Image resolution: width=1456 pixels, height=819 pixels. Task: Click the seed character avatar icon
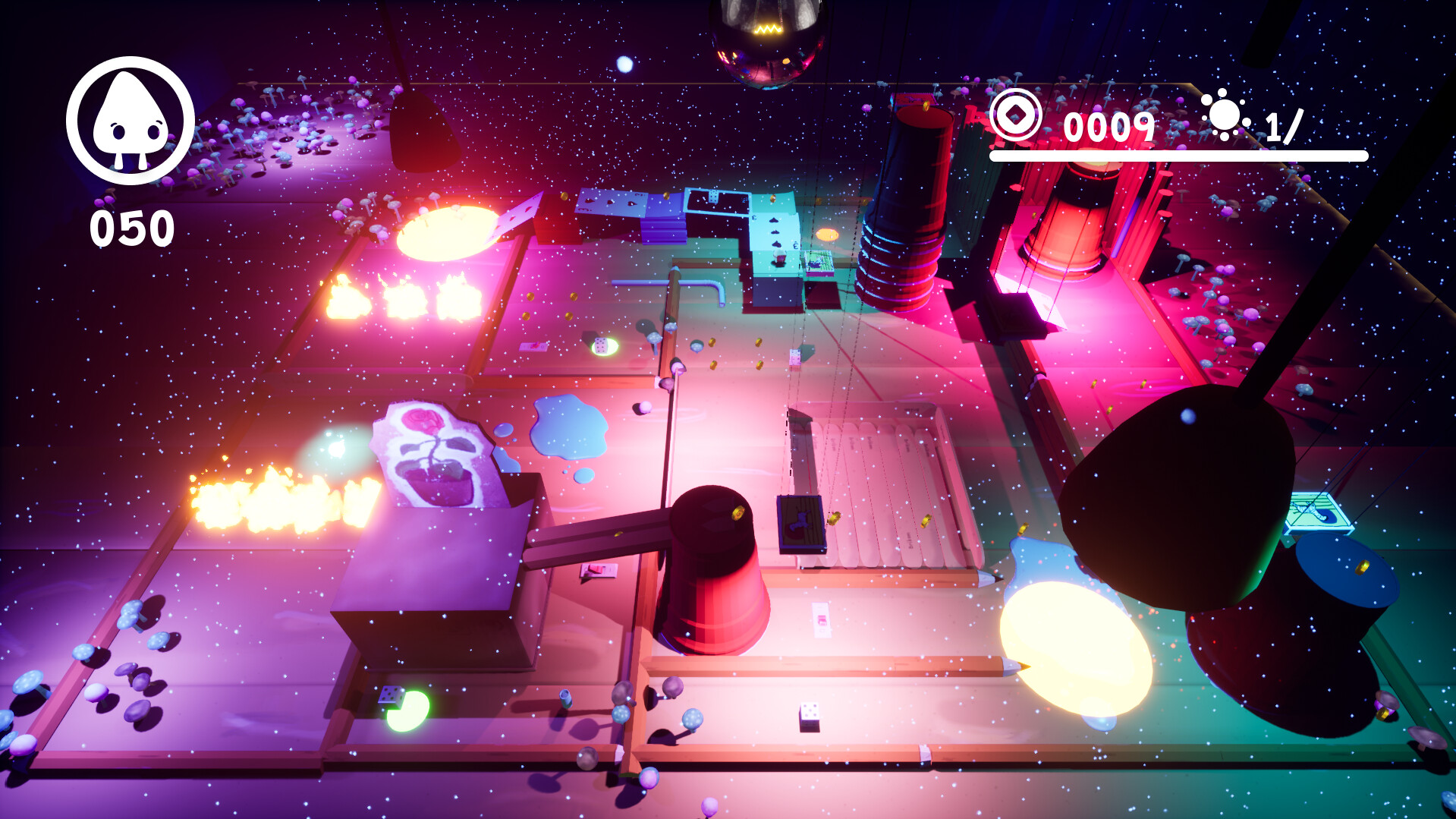coord(129,125)
